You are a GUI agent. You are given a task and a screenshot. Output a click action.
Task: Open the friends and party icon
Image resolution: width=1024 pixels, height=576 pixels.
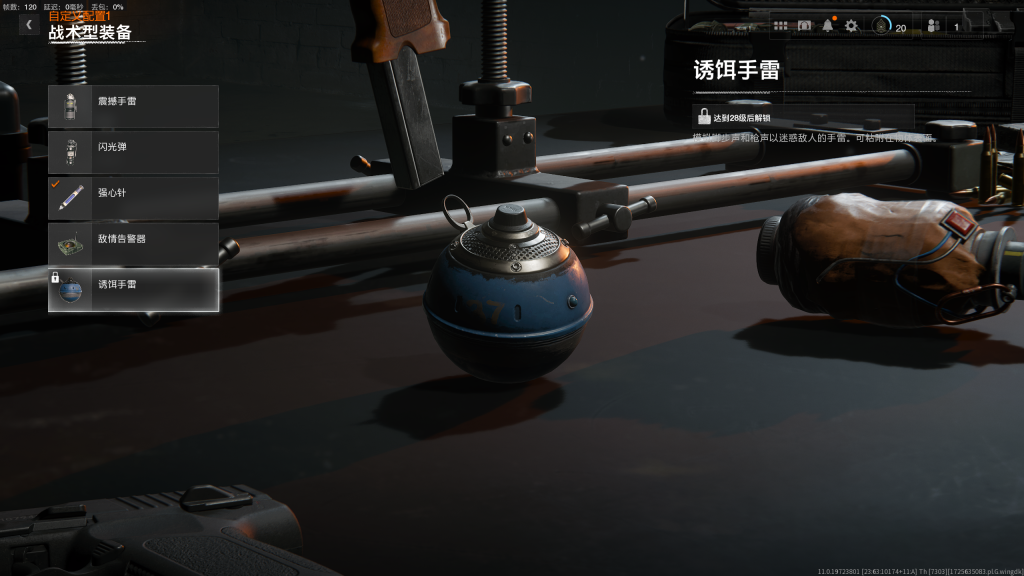[933, 26]
